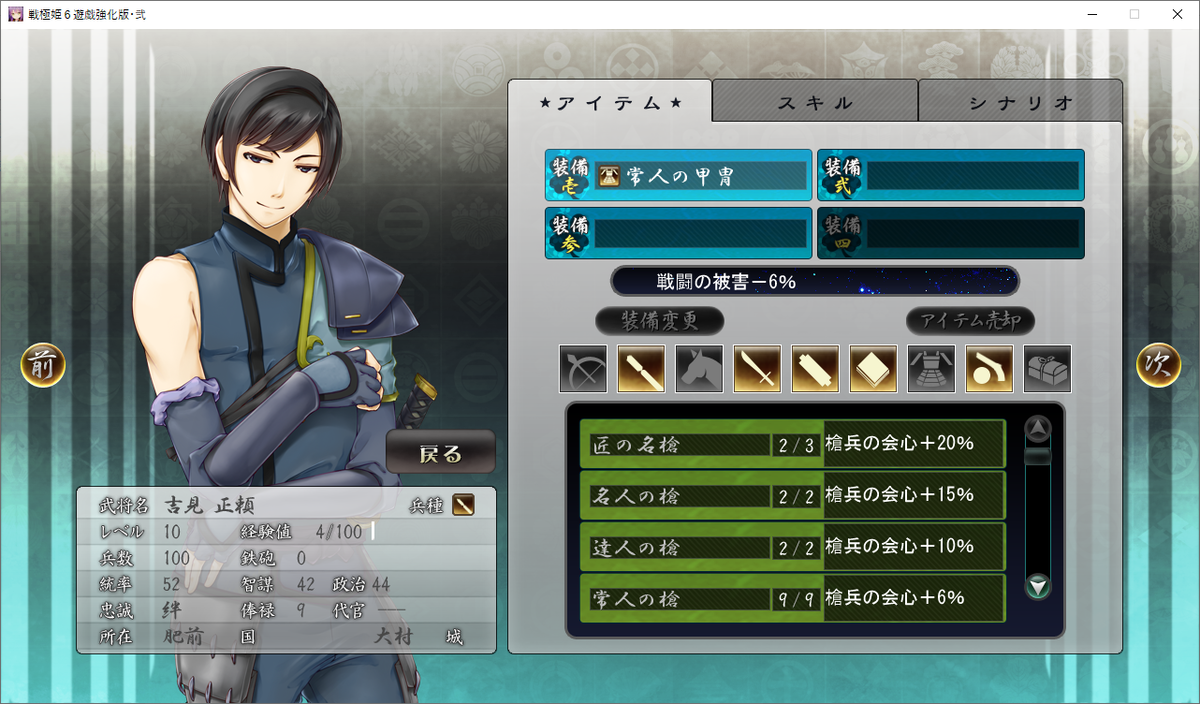Select equipment slot one with 常人の甲冑
This screenshot has width=1200, height=704.
tap(679, 176)
